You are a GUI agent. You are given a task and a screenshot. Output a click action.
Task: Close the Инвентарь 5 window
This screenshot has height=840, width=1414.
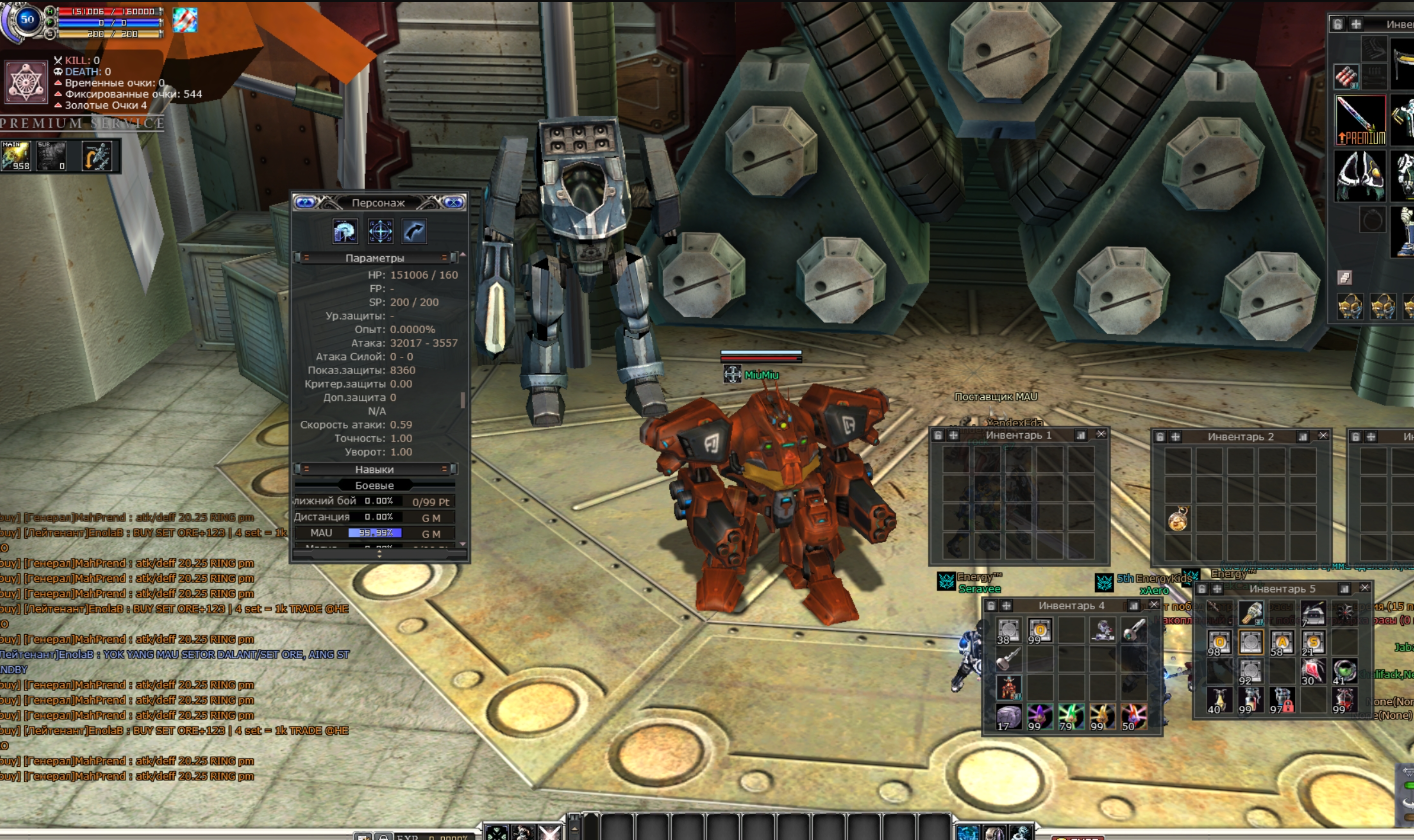(1365, 589)
